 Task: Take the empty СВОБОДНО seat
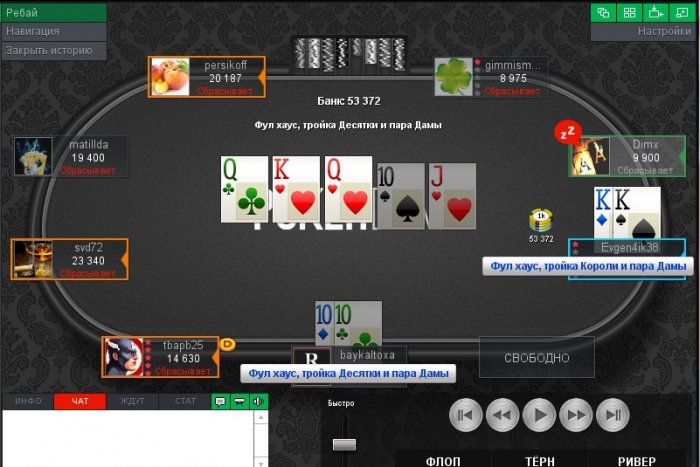click(536, 357)
